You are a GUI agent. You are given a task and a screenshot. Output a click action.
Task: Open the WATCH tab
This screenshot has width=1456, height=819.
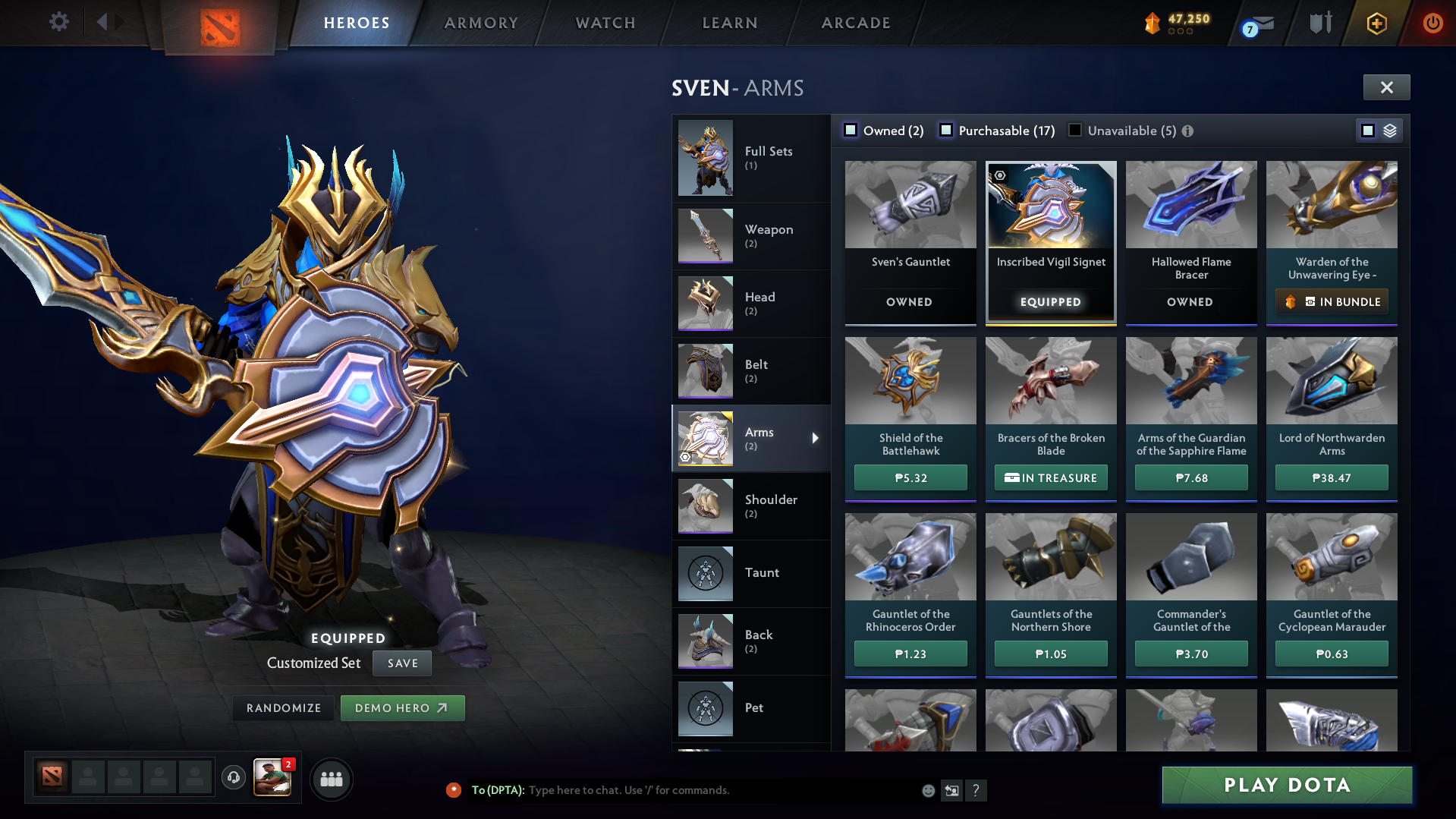[605, 23]
